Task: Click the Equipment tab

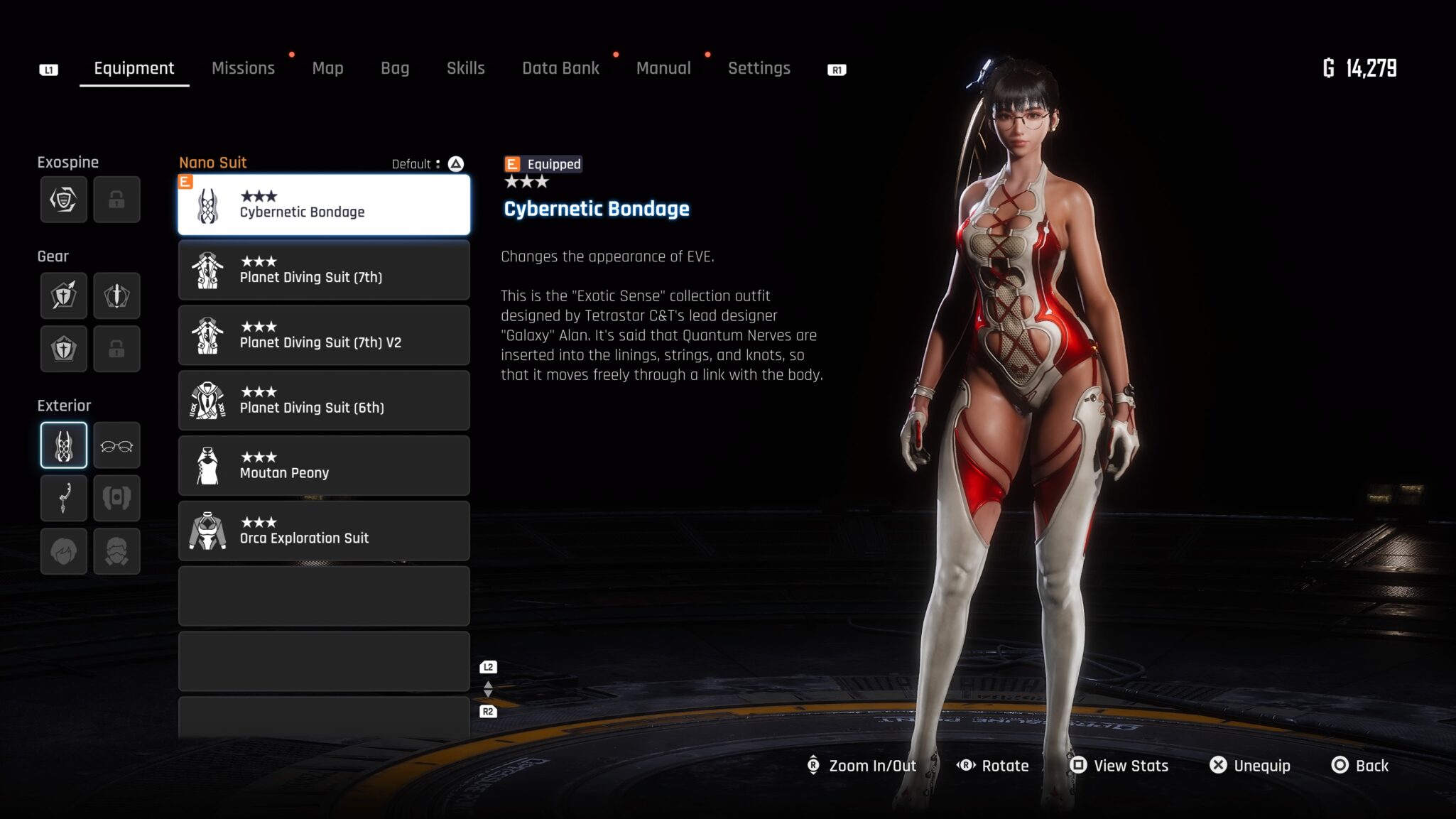Action: [134, 68]
